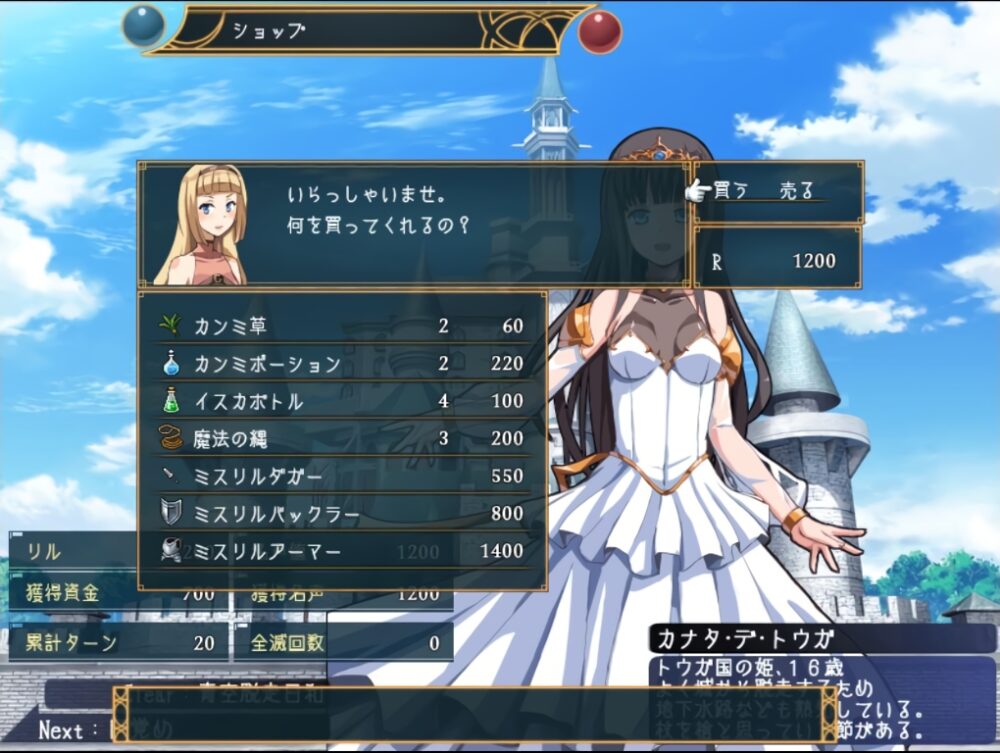
Task: Pick the カンミポーション item row
Action: [342, 363]
